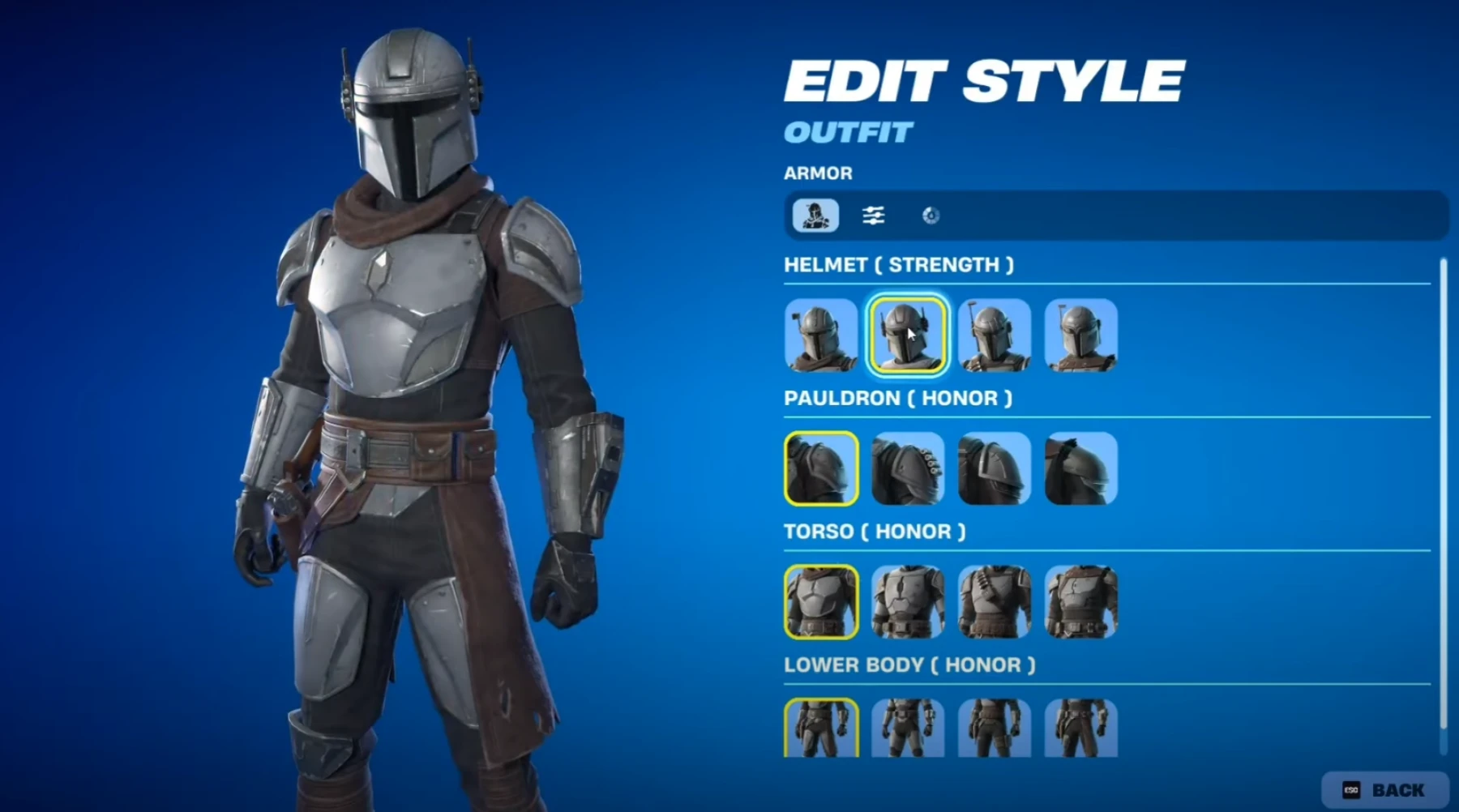The width and height of the screenshot is (1459, 812).
Task: Select the cloth-draped fourth pauldron style
Action: (1080, 469)
